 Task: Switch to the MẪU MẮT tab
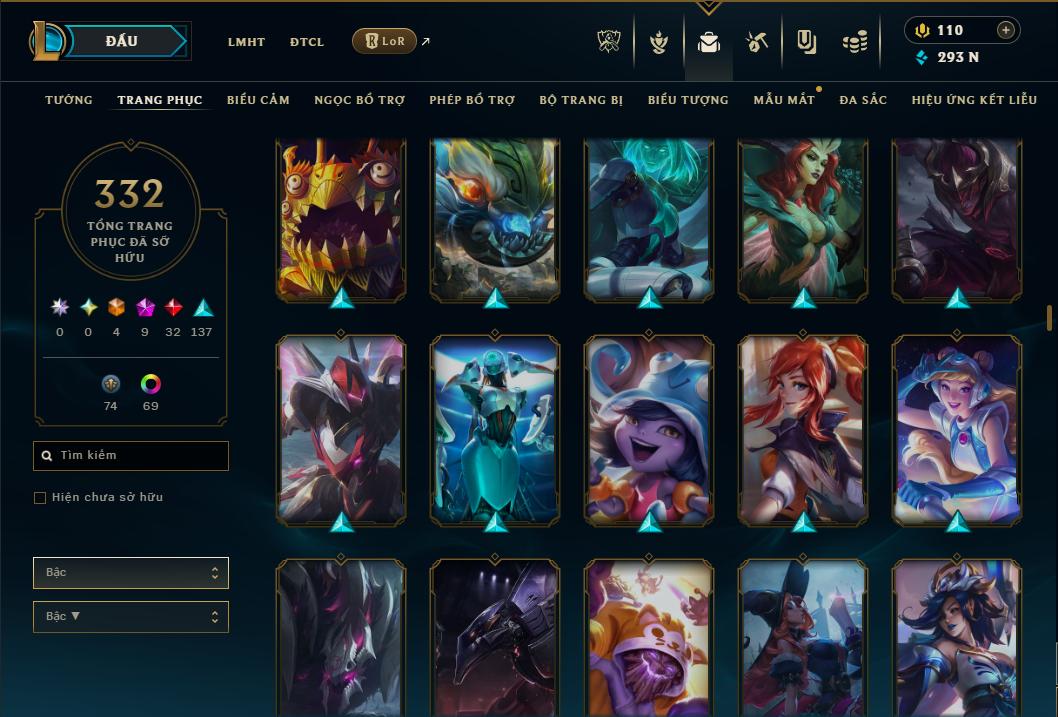(x=784, y=100)
